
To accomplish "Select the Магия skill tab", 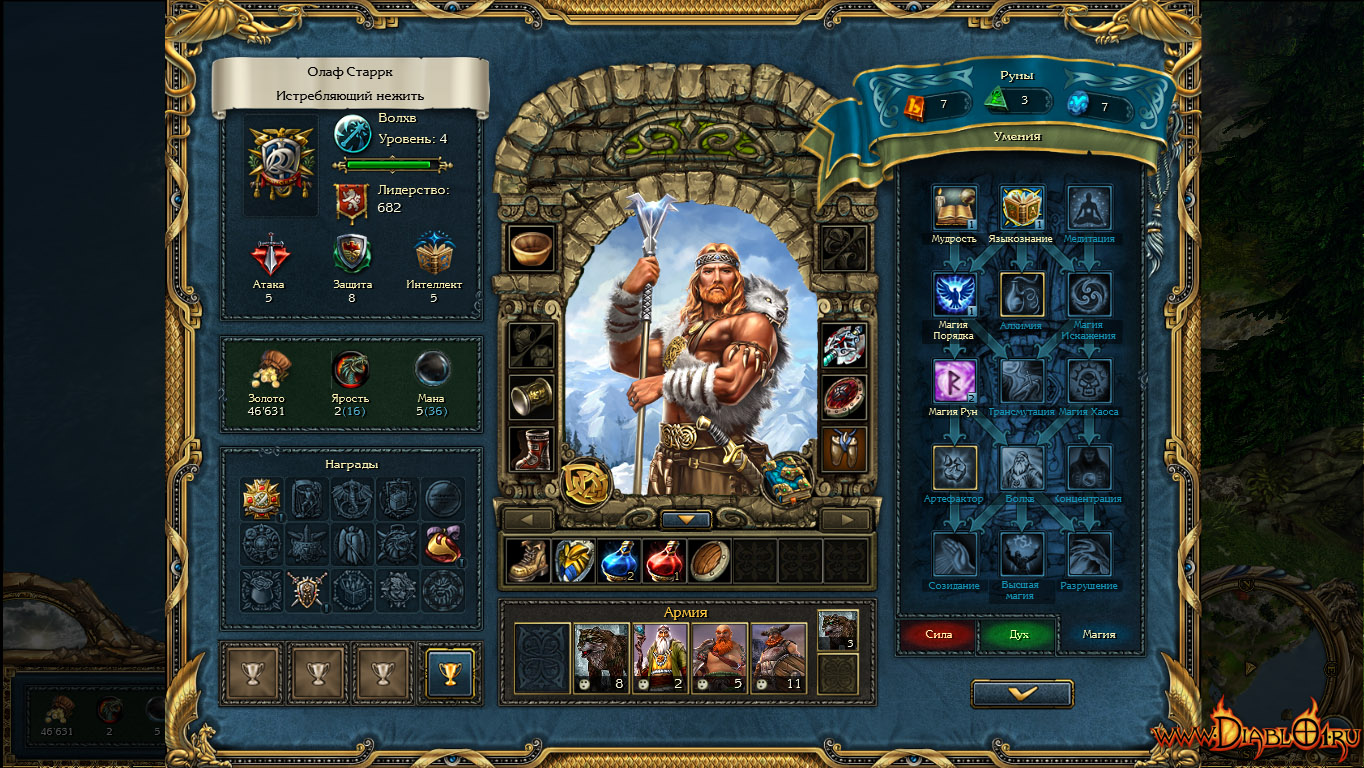I will click(1098, 634).
